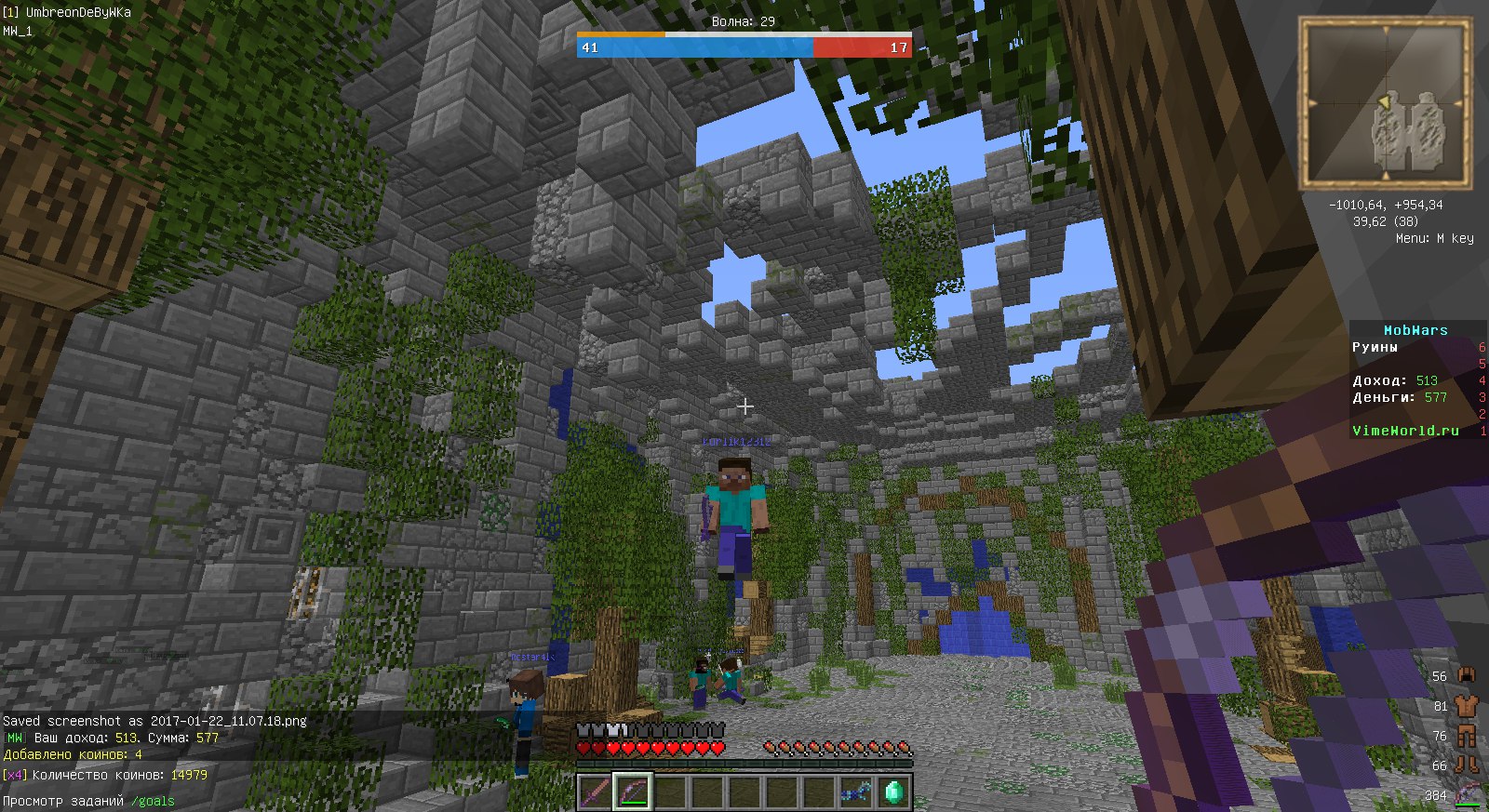Viewport: 1489px width, 812px height.
Task: Select the bow in the hotbar
Action: [x=632, y=792]
